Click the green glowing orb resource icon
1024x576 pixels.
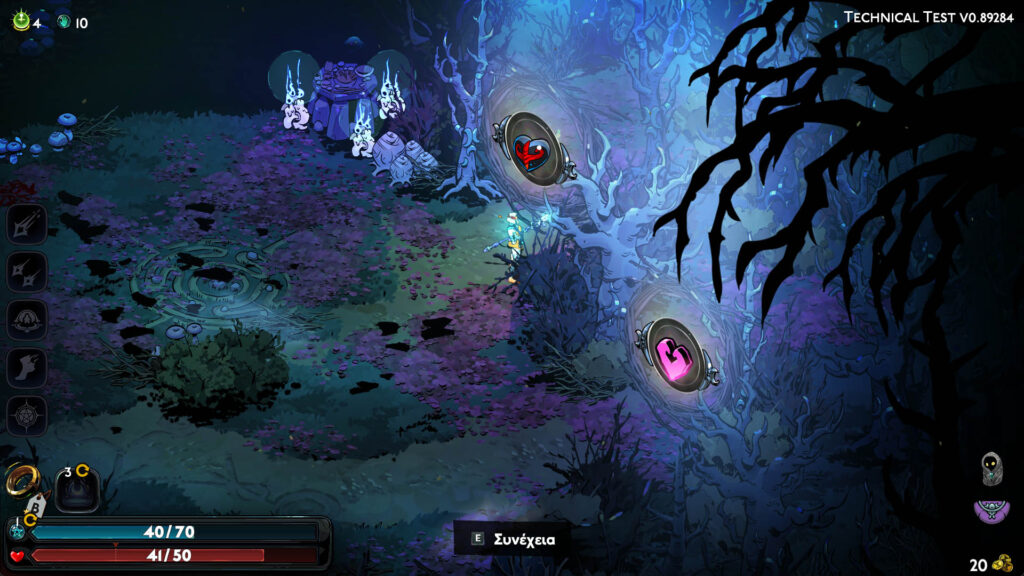(21, 21)
